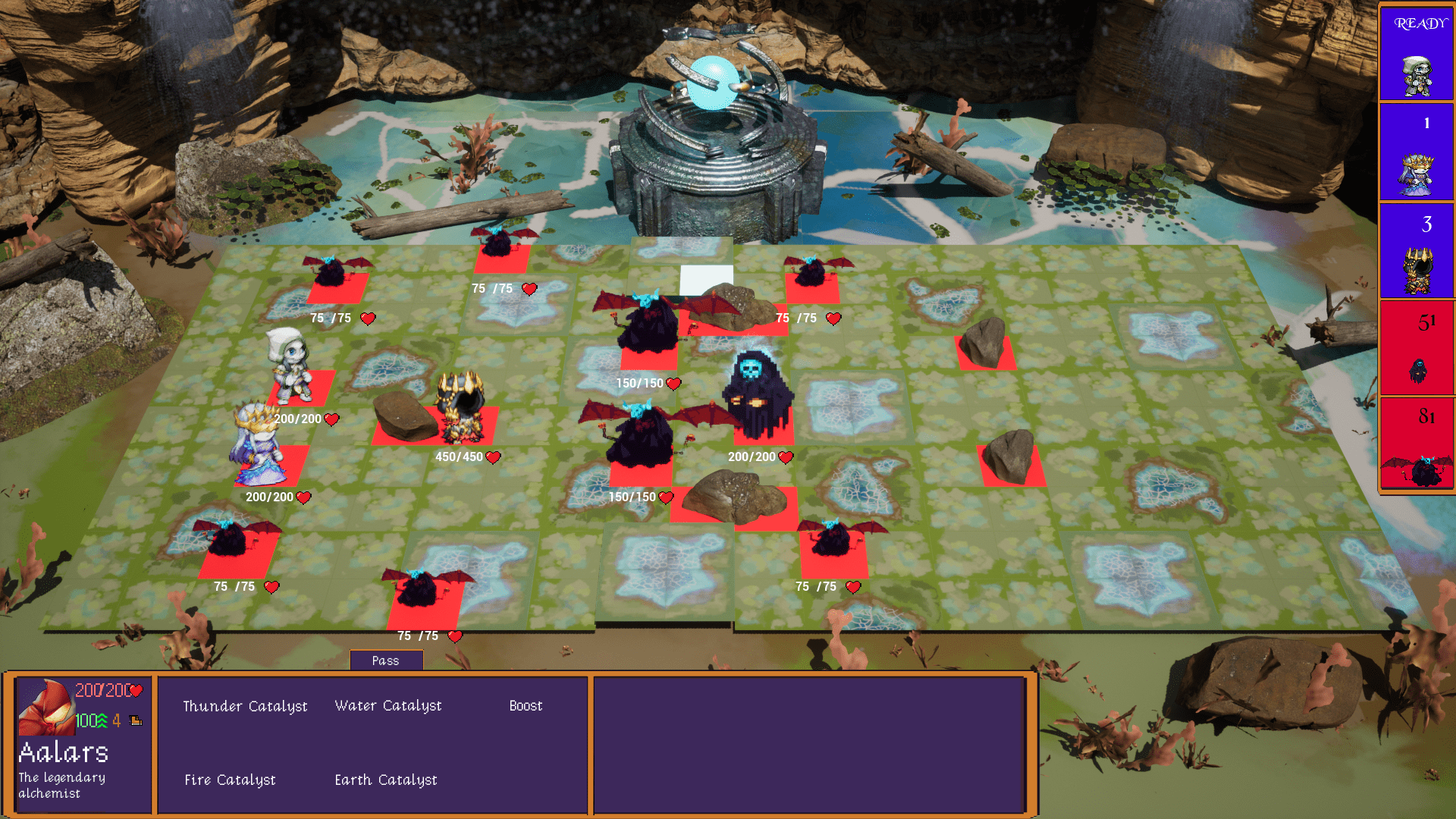Click the Aalars character portrait
This screenshot has height=819, width=1456.
tap(46, 708)
